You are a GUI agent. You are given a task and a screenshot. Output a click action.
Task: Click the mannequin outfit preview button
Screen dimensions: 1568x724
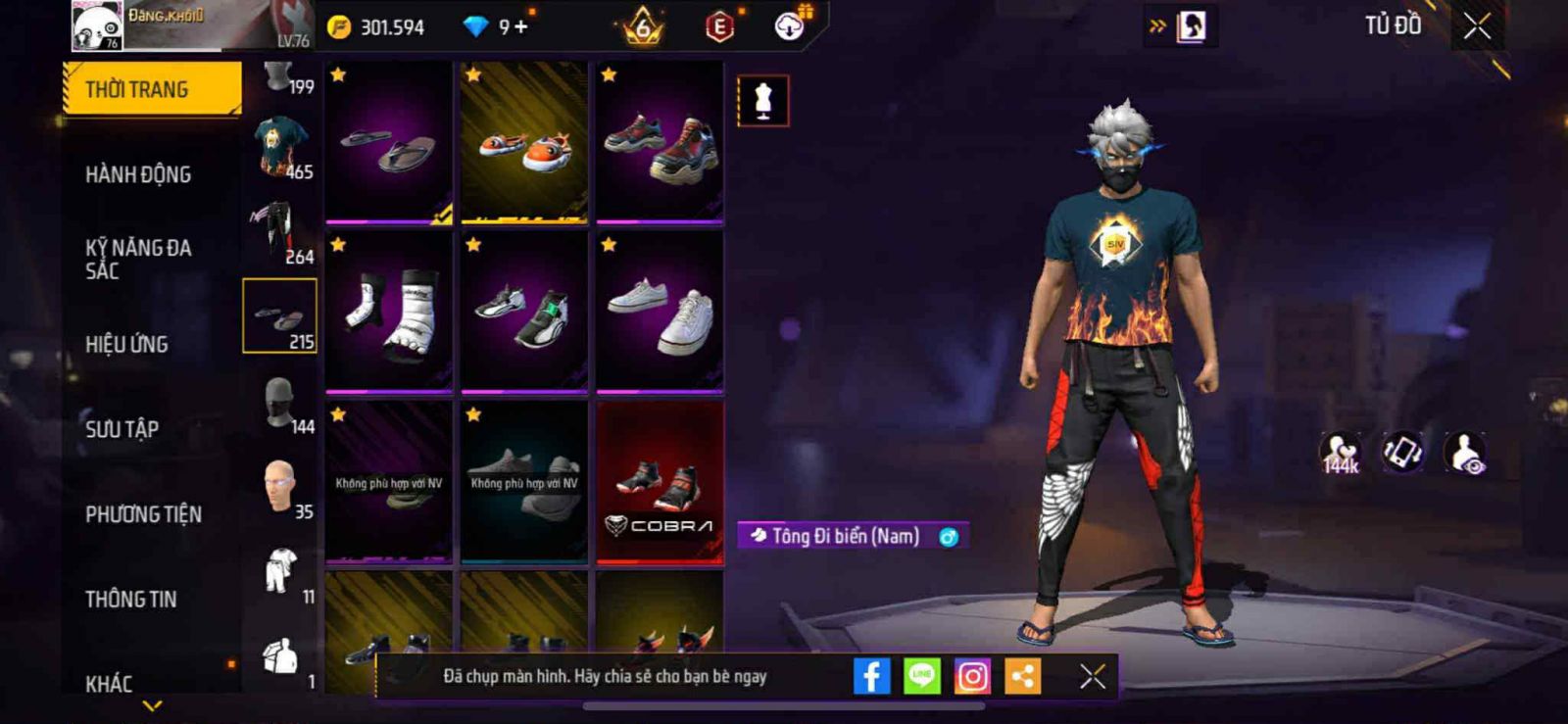[x=762, y=101]
